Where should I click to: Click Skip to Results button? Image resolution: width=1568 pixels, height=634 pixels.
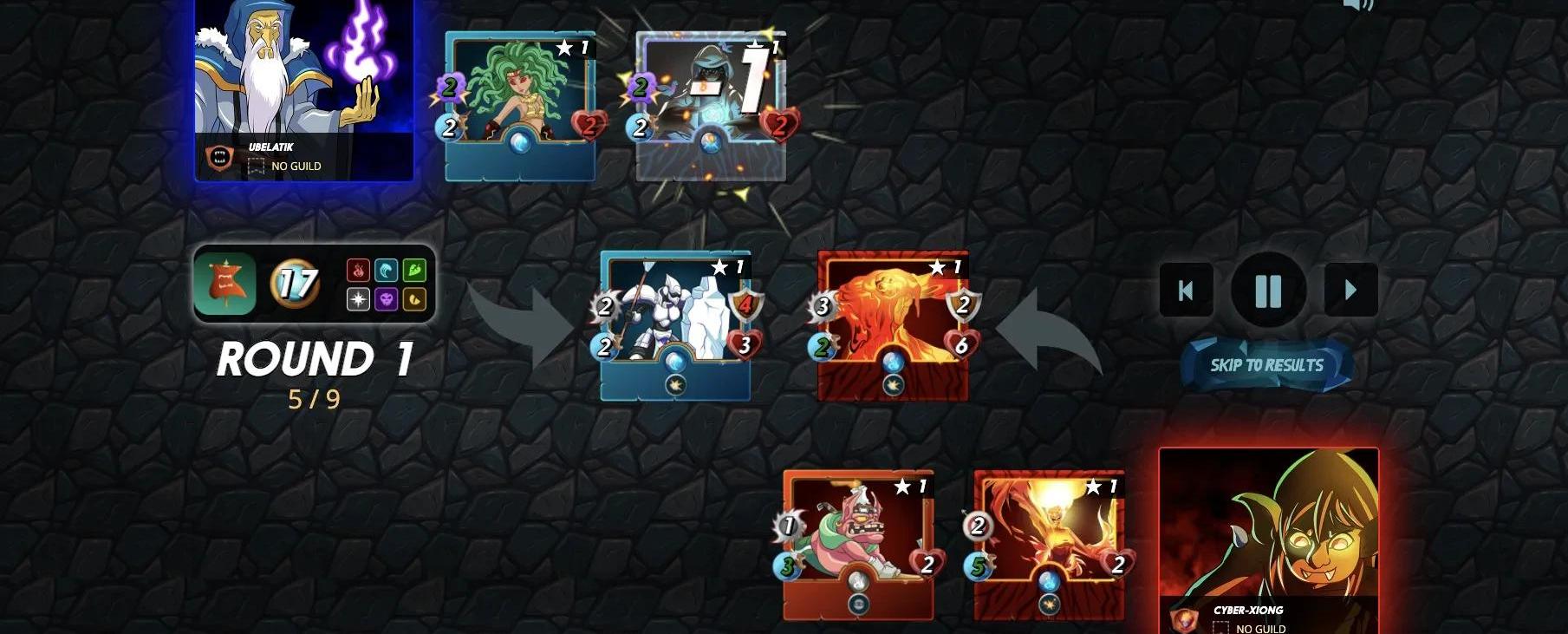pyautogui.click(x=1266, y=365)
